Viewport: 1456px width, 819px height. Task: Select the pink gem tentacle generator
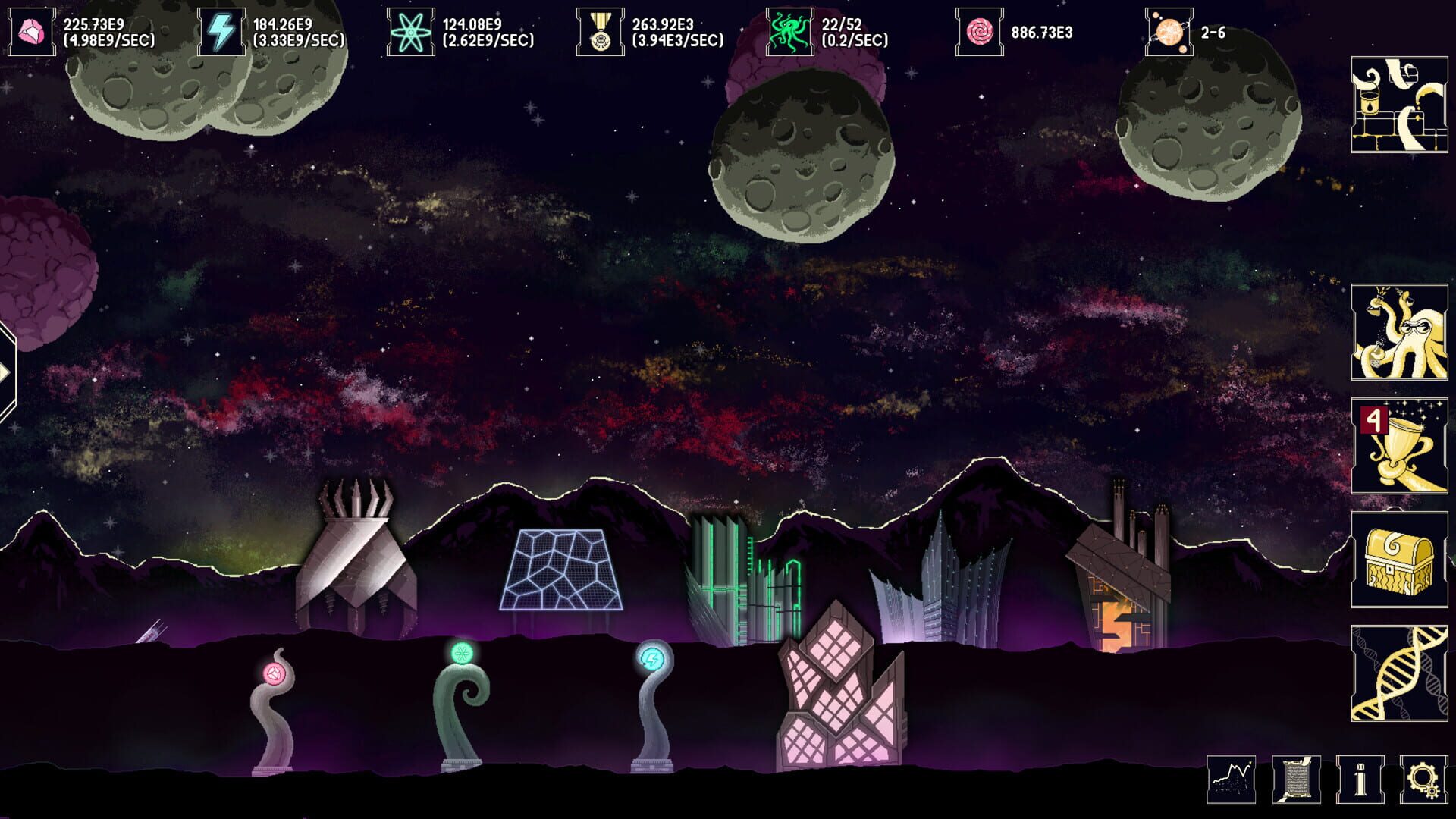[x=273, y=675]
